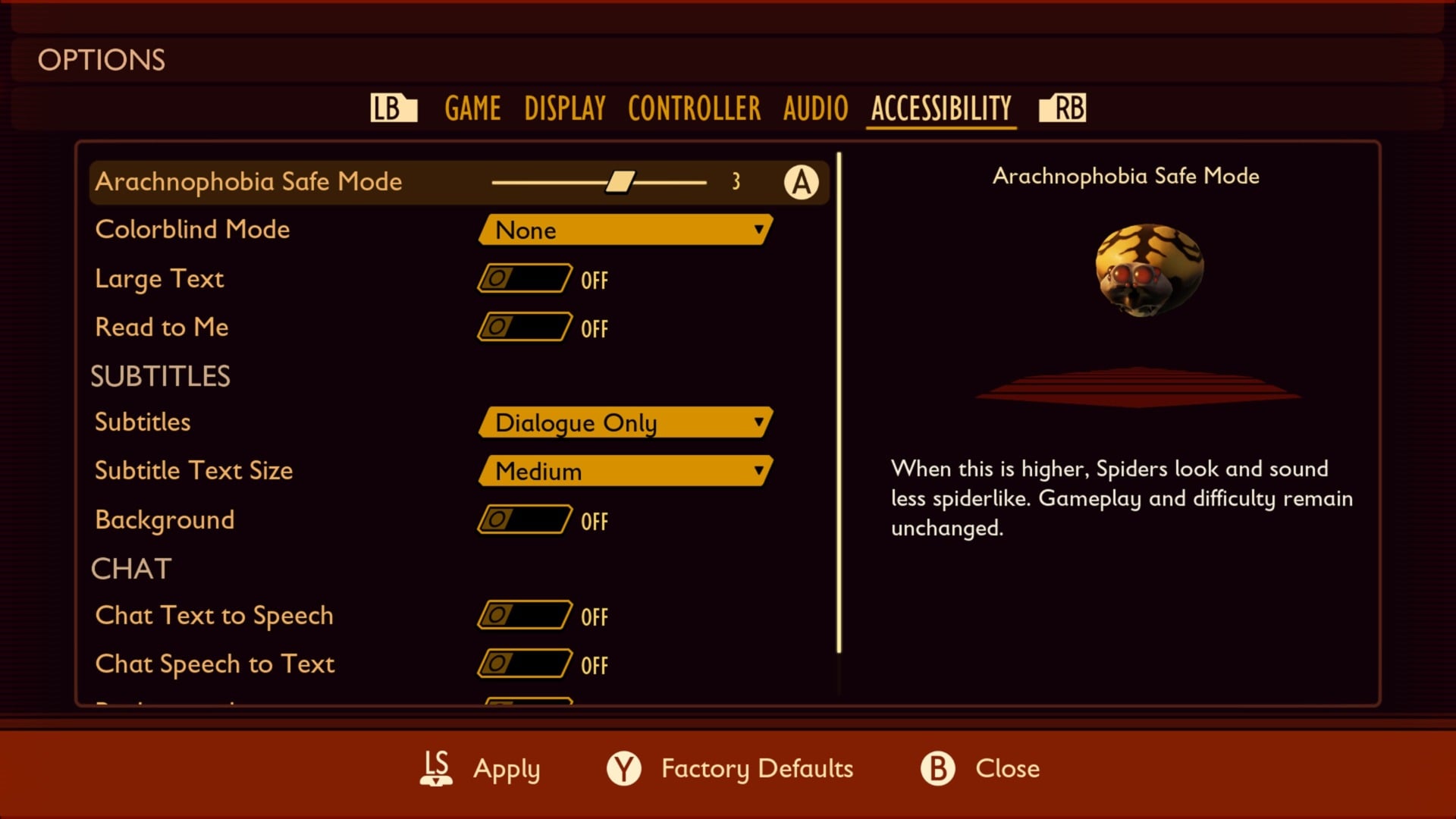Turn on subtitle Background
The image size is (1456, 819).
[525, 519]
